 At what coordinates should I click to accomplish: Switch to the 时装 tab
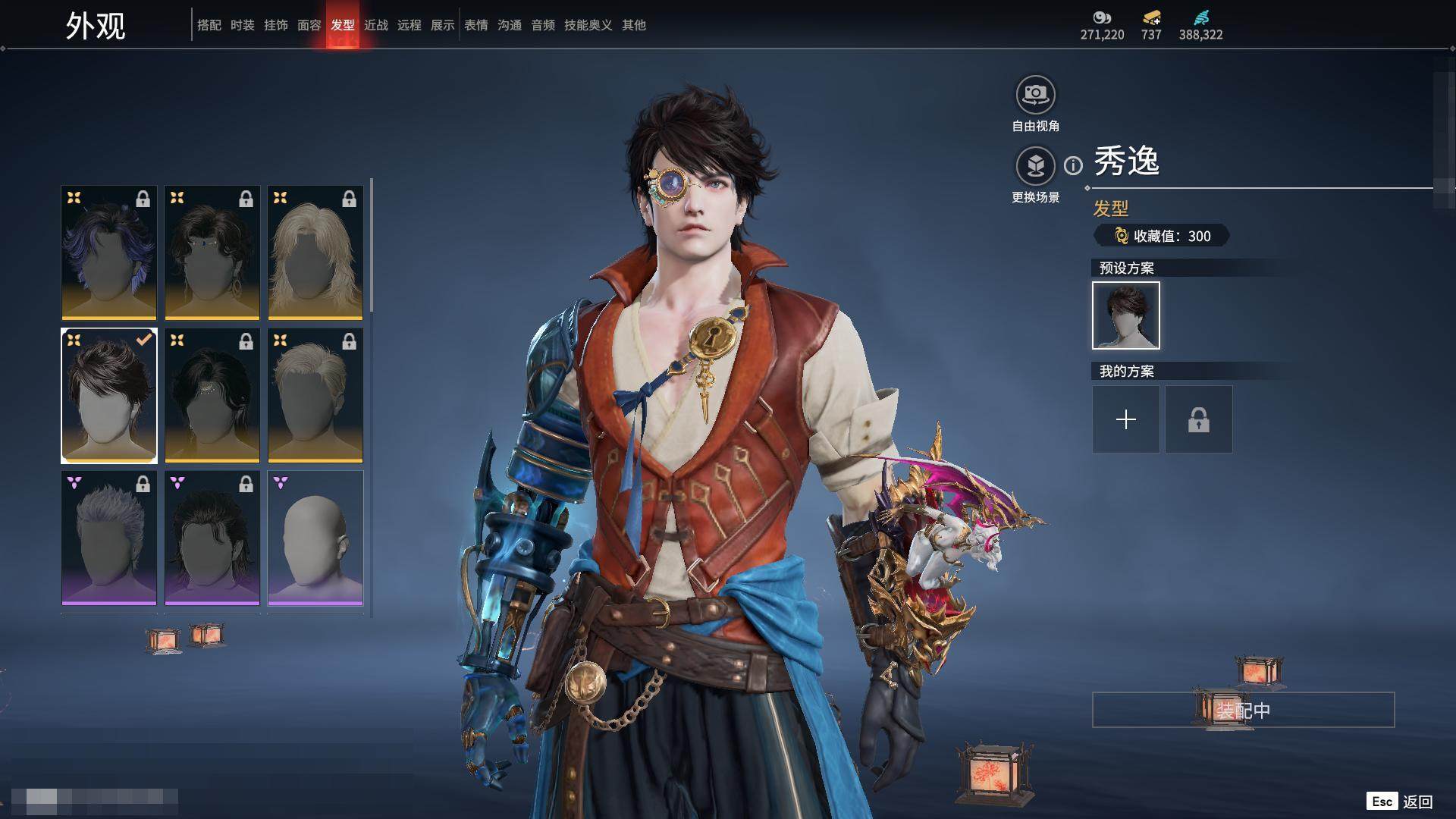243,25
